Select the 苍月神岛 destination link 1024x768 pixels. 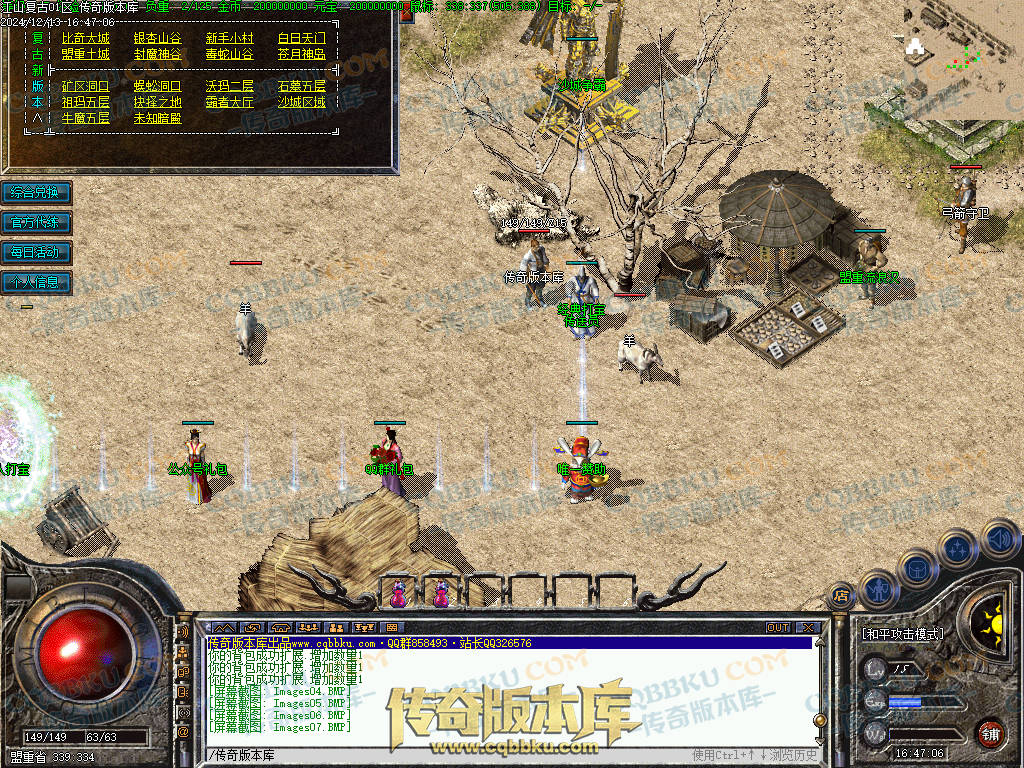[x=302, y=54]
